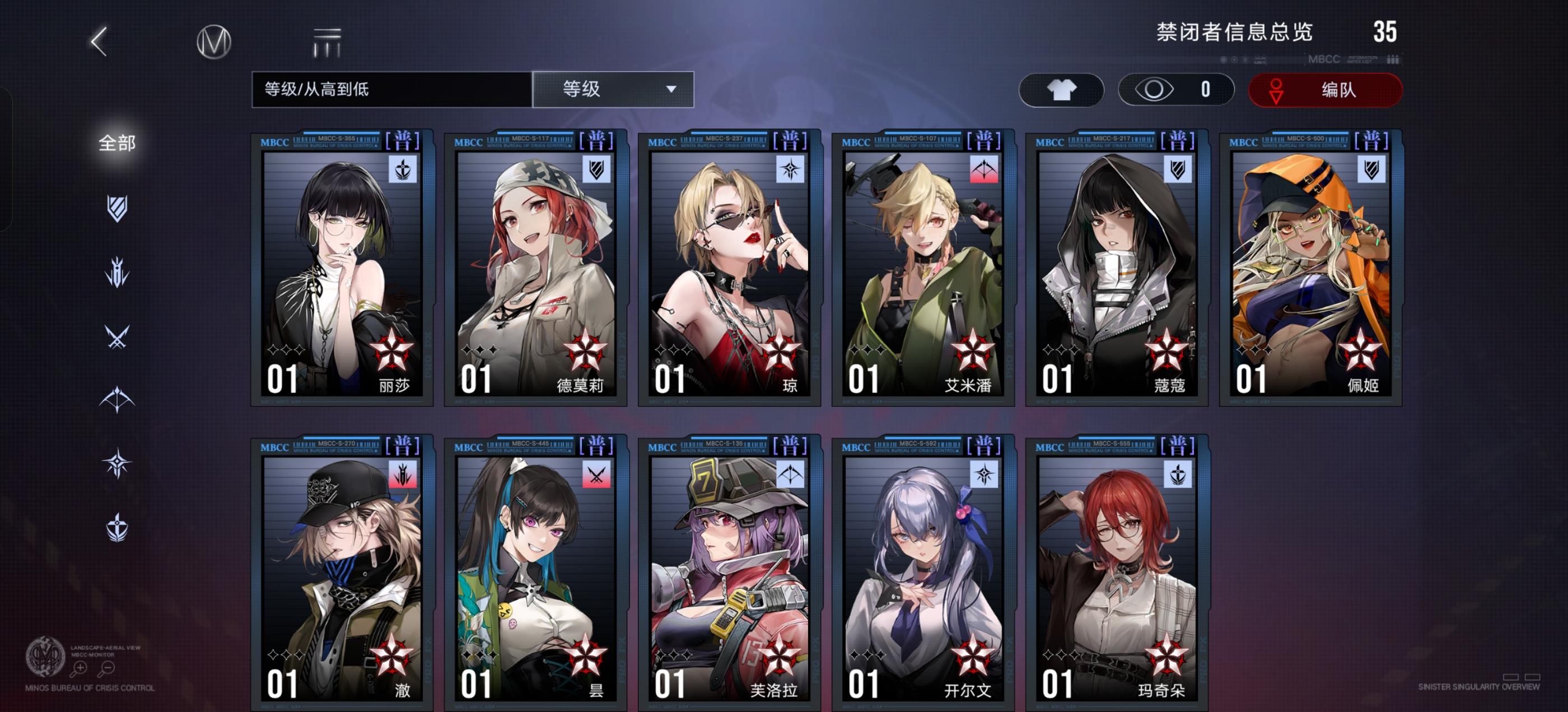1568x712 pixels.
Task: Open the outfit shirt icon near the top right
Action: coord(1062,89)
